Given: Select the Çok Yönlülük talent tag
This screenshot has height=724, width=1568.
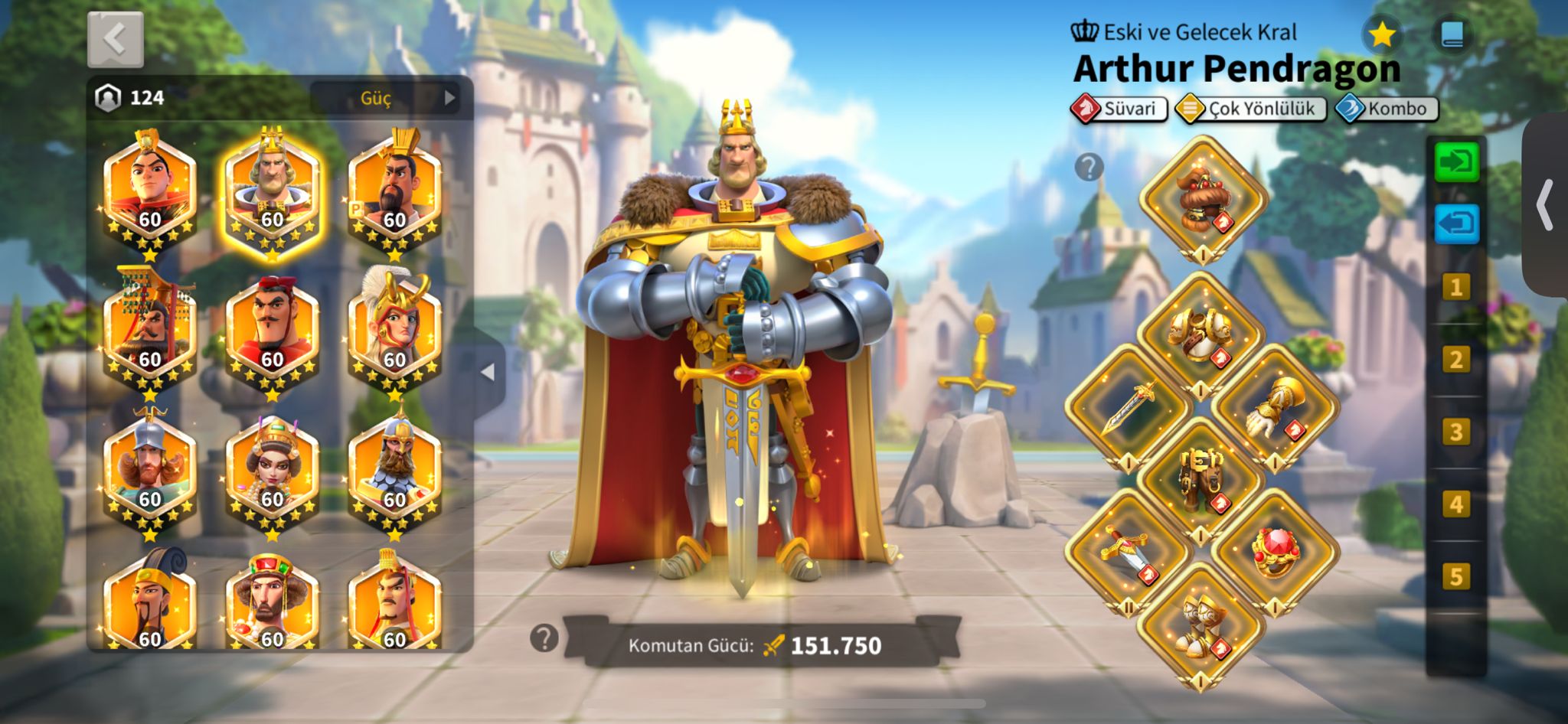Looking at the screenshot, I should coord(1250,109).
